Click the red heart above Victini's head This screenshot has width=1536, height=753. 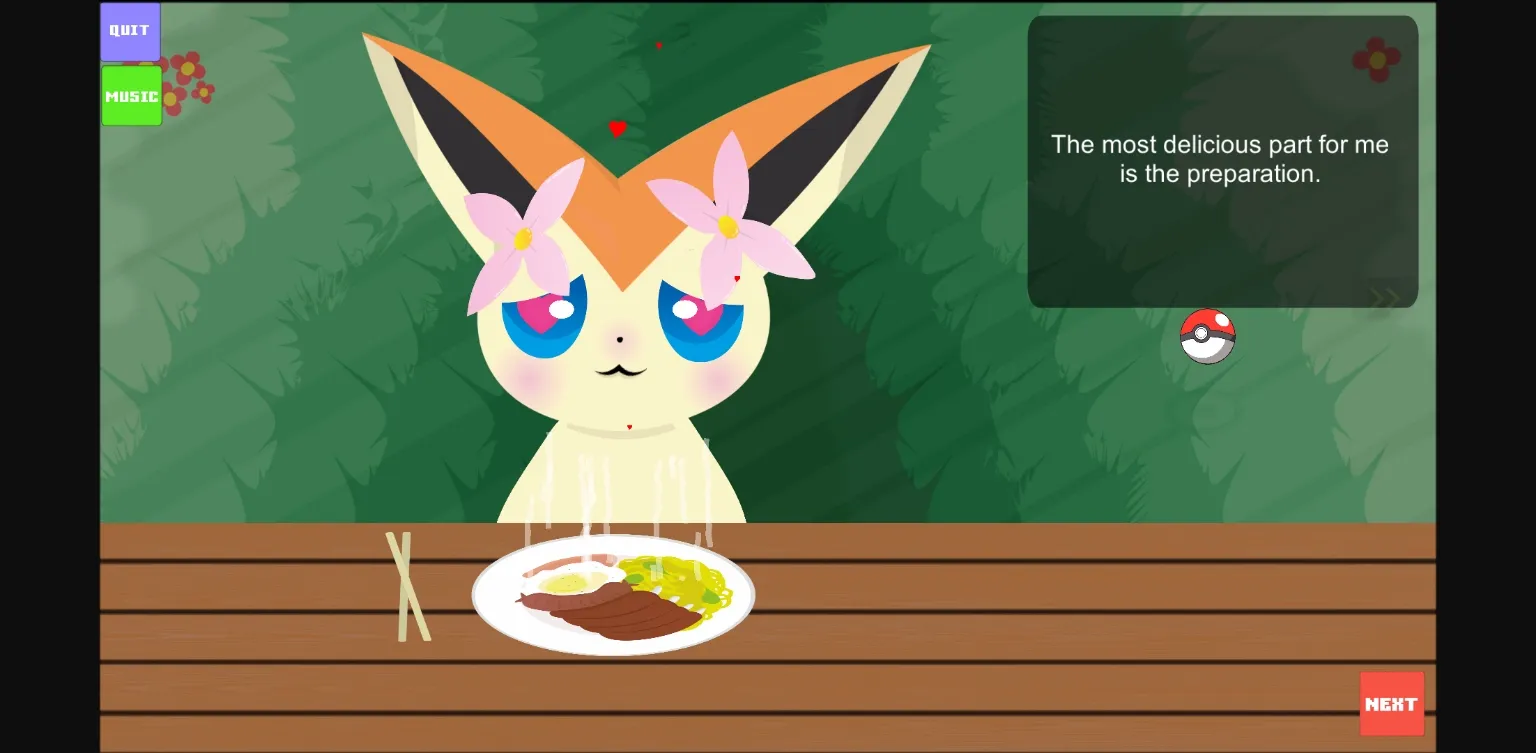click(x=617, y=128)
